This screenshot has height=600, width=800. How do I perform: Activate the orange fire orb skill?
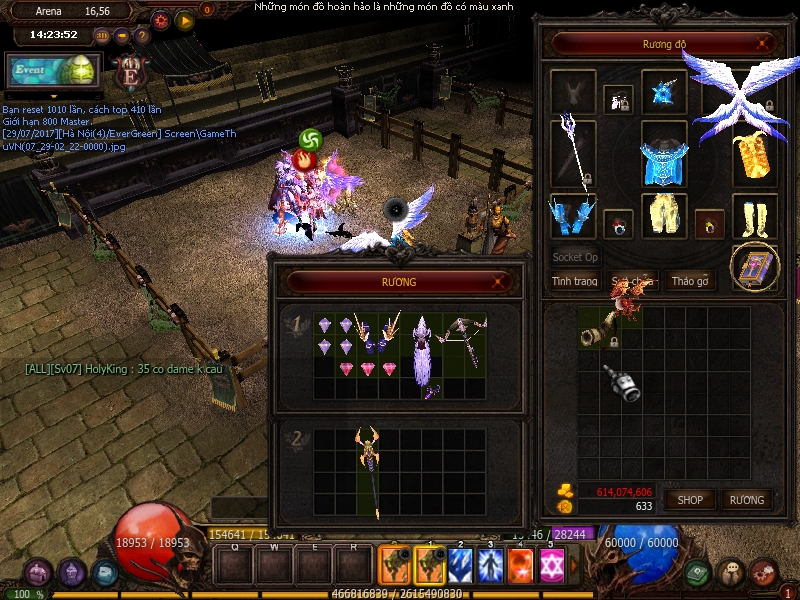click(x=520, y=567)
